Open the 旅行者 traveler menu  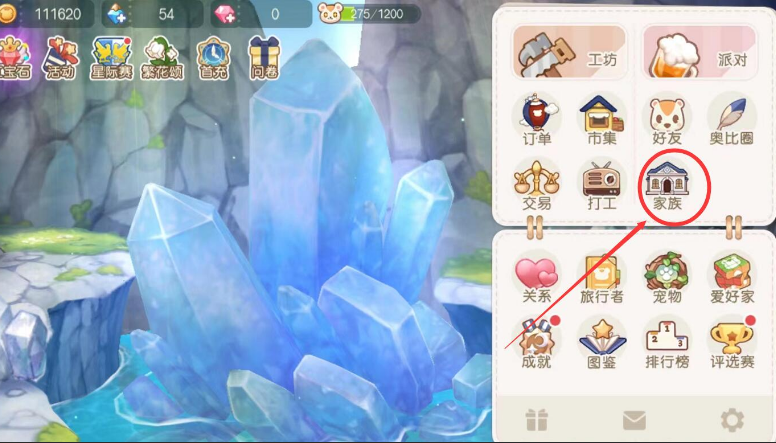(x=603, y=277)
